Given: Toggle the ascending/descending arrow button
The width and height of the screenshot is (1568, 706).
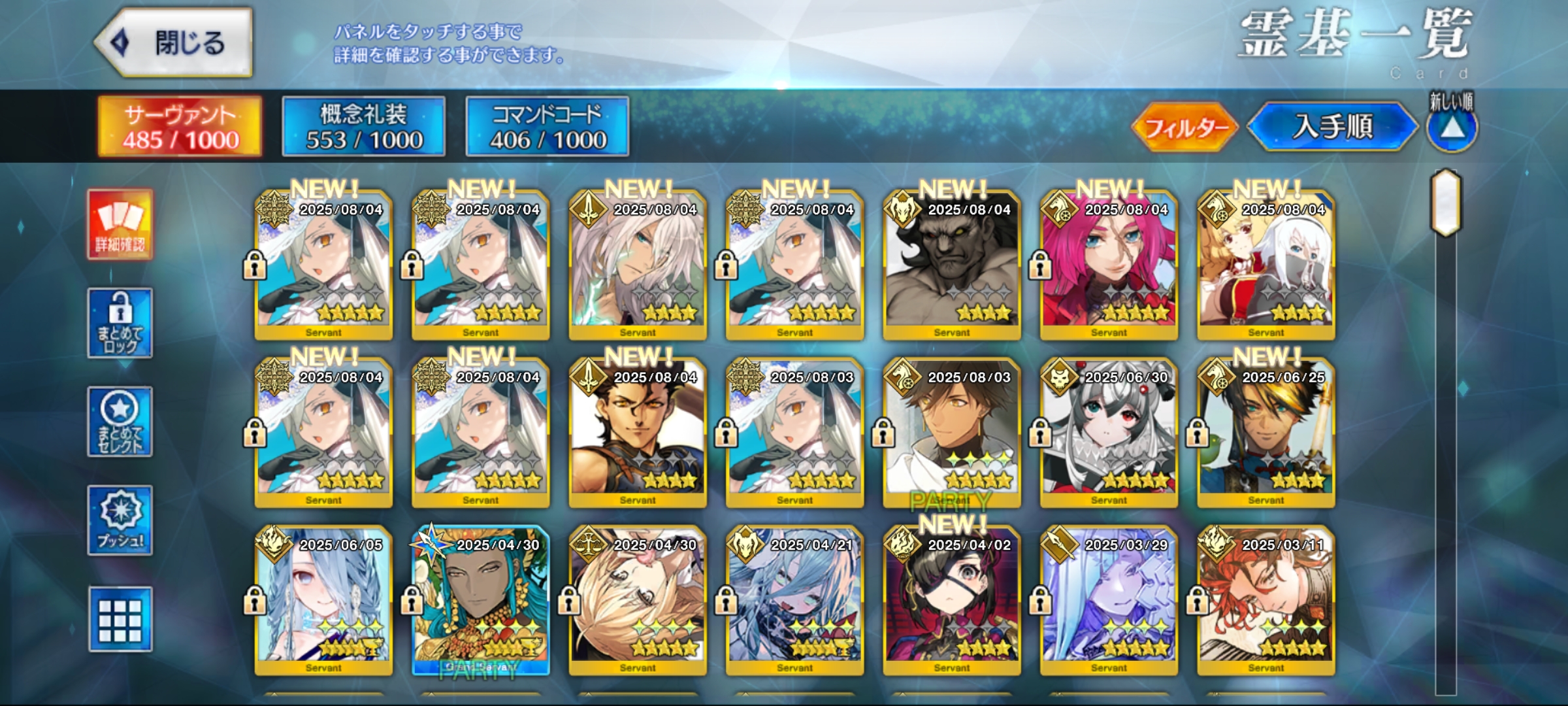Looking at the screenshot, I should coord(1452,128).
